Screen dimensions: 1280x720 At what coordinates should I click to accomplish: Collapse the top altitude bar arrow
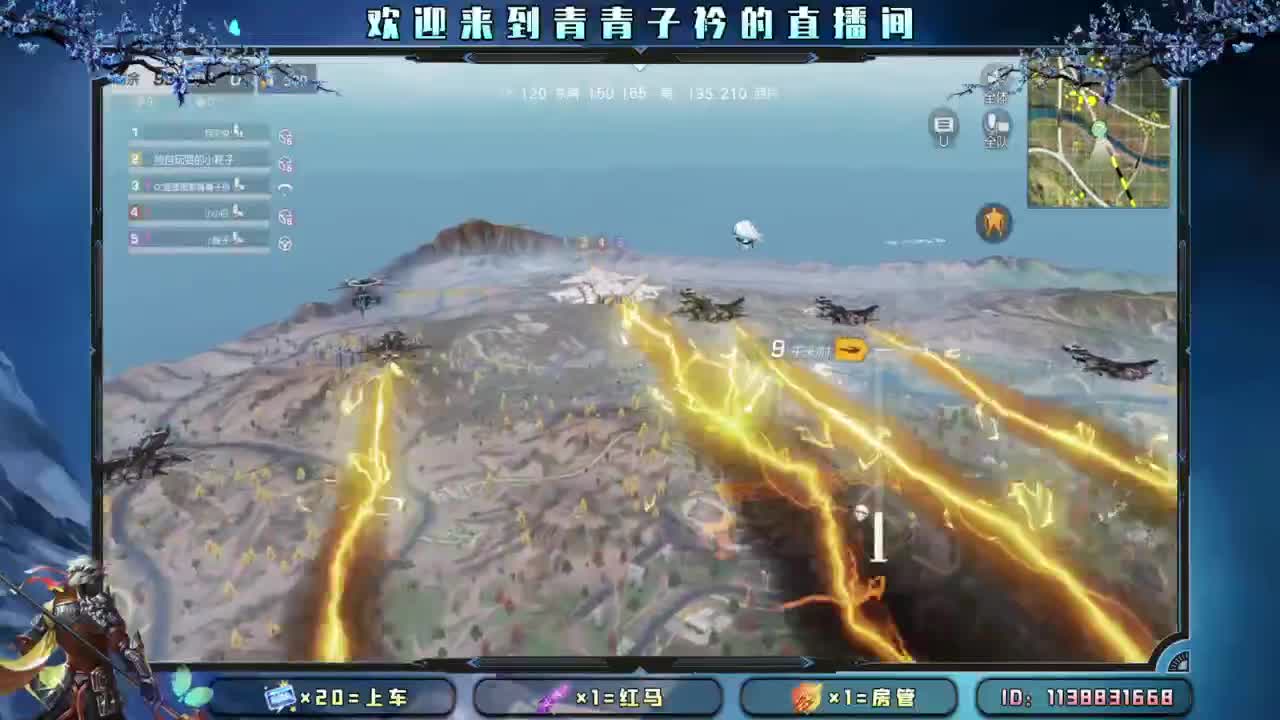pyautogui.click(x=638, y=67)
